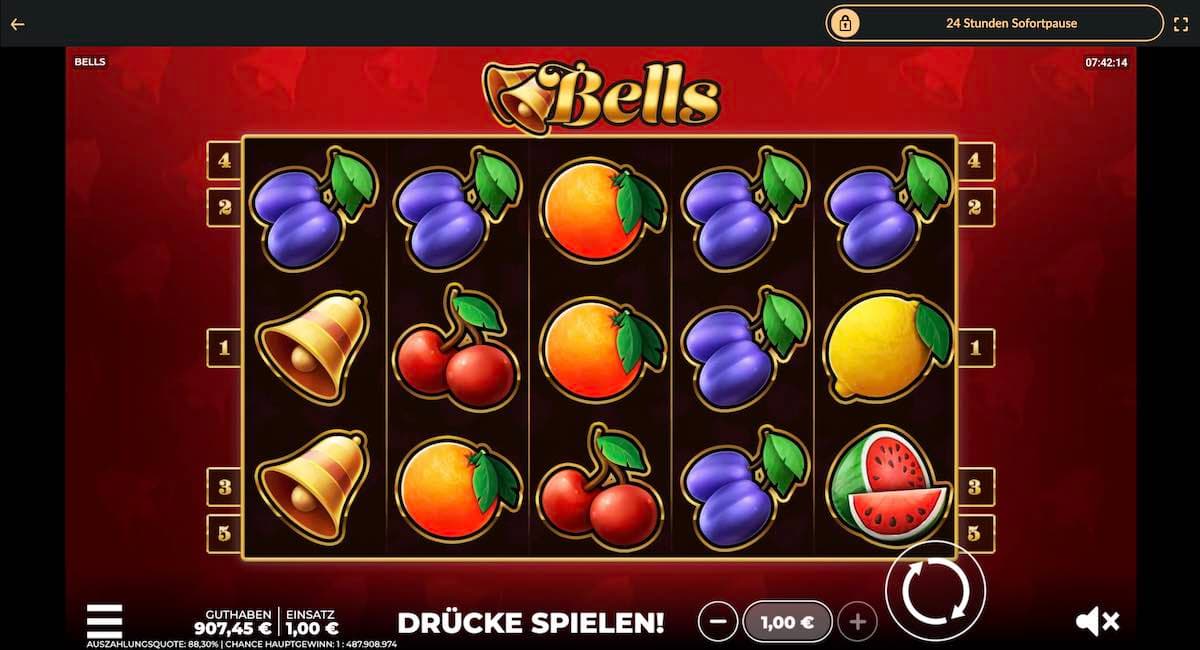Go back using the top-left arrow

pos(17,23)
